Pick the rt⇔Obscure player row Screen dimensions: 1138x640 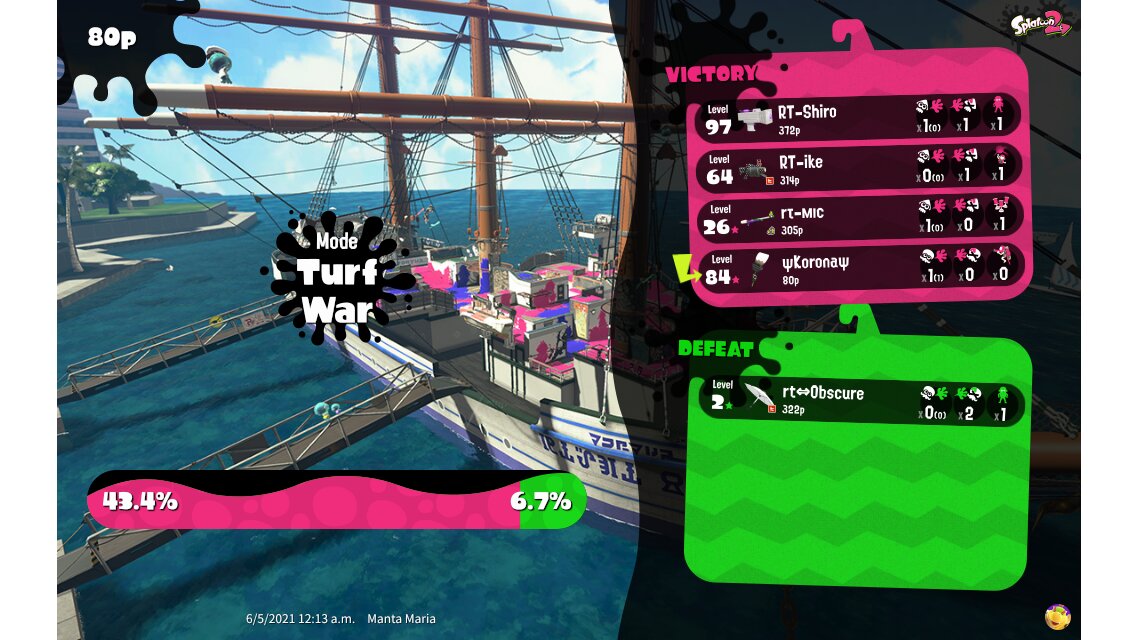click(860, 402)
